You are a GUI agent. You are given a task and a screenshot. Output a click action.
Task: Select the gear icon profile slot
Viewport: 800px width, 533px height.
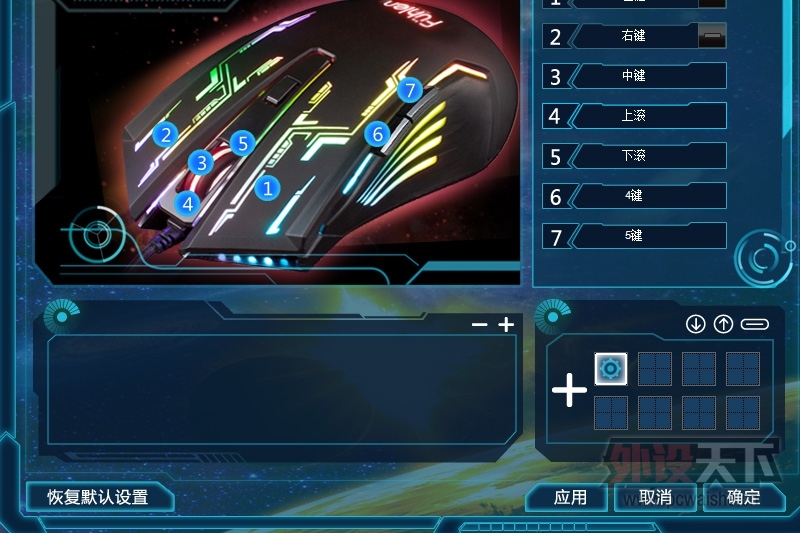tap(611, 369)
